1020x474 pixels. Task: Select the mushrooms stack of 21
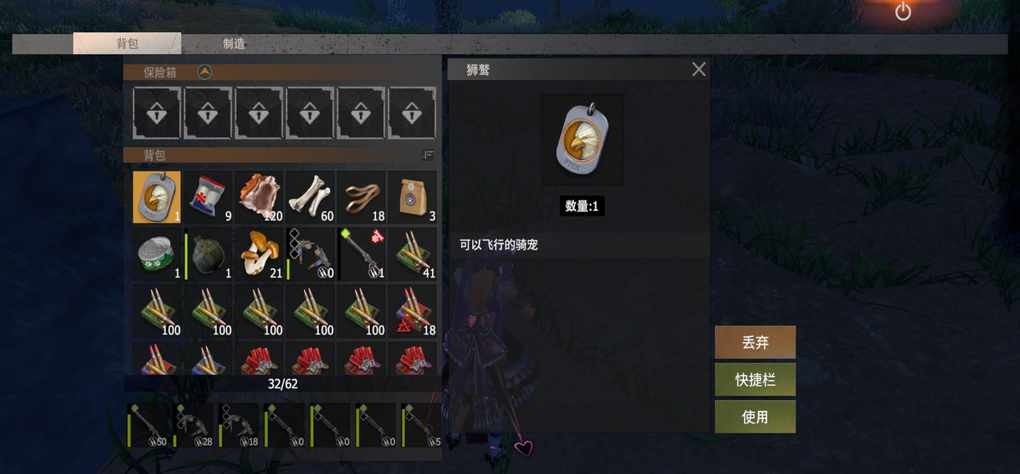259,255
